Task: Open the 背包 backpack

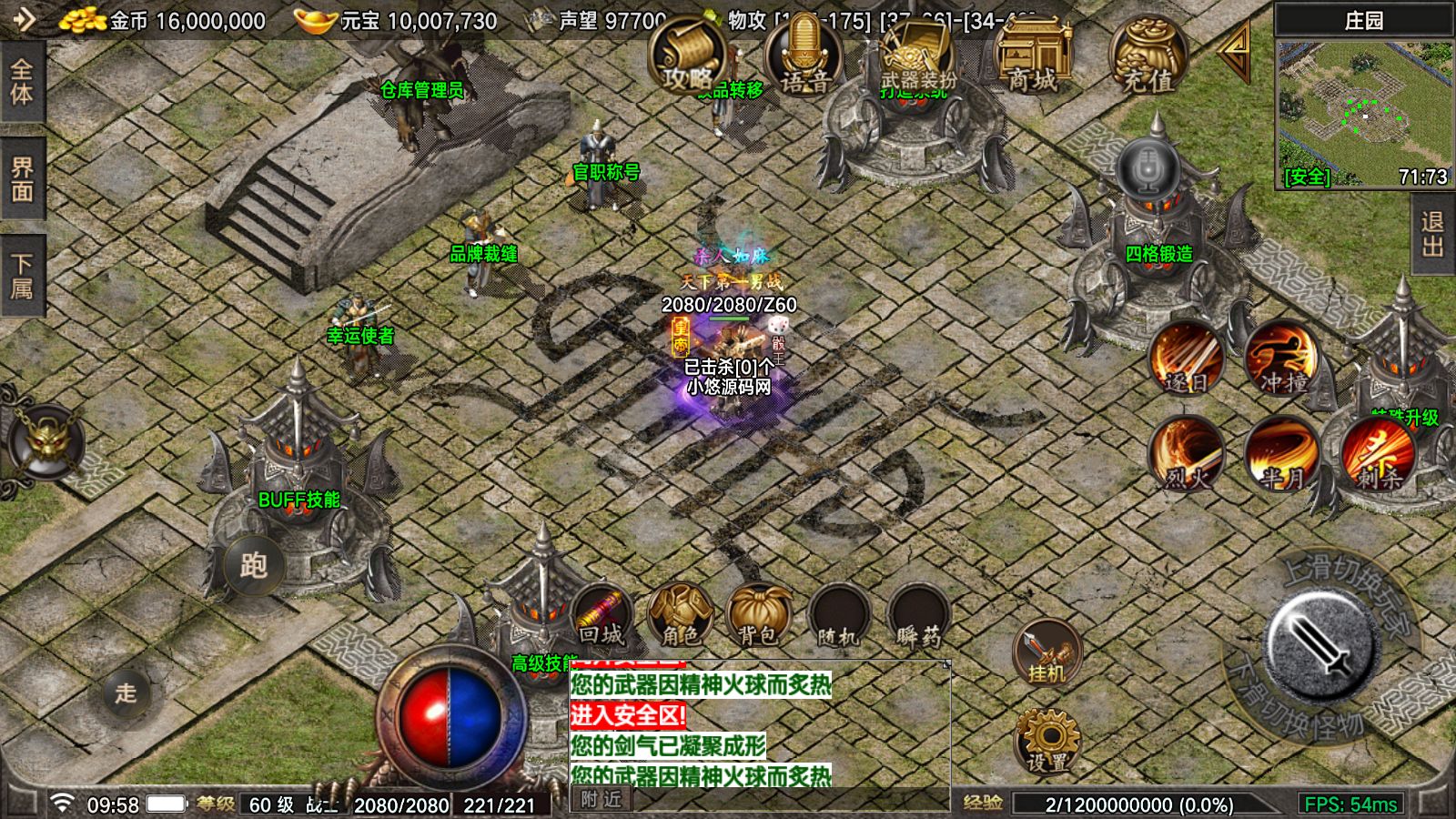Action: pyautogui.click(x=759, y=616)
